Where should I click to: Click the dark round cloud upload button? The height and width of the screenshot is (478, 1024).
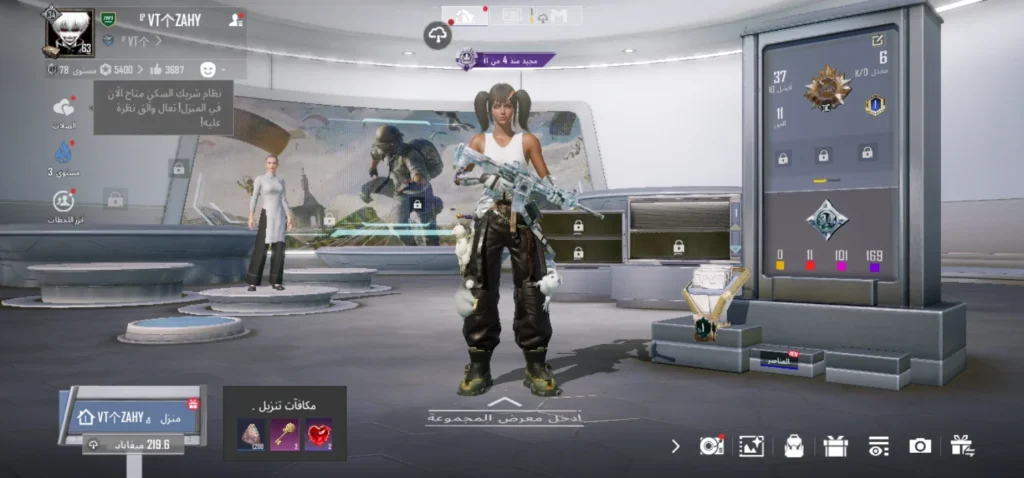(437, 36)
